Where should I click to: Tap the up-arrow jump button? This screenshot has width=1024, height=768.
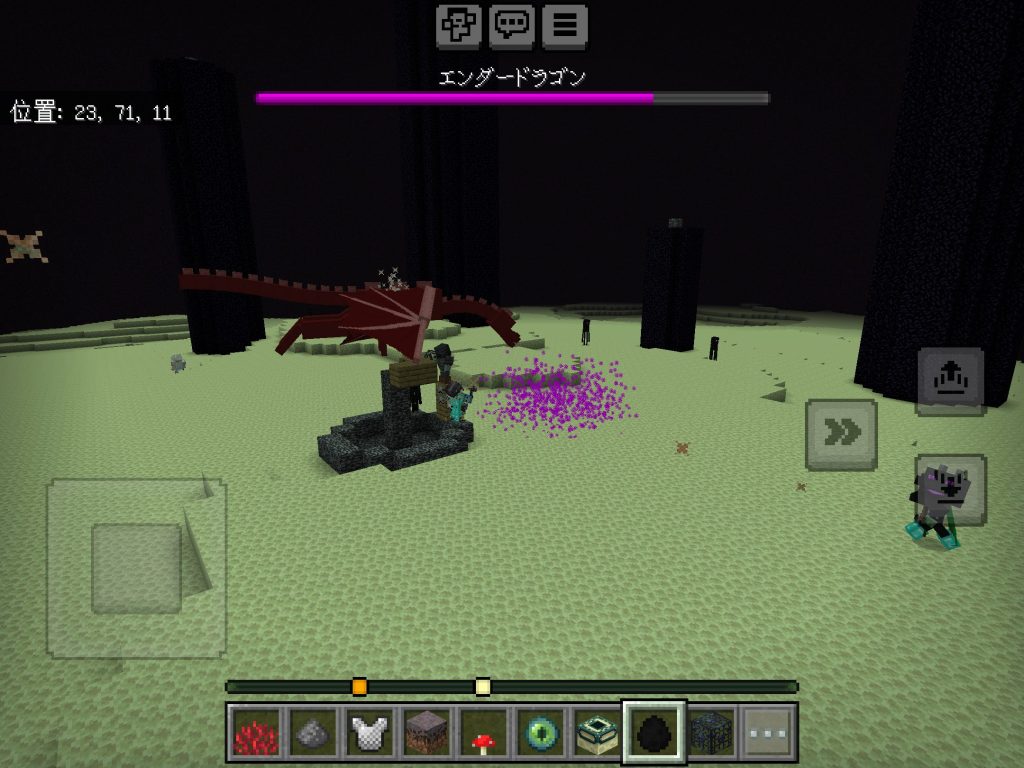(x=950, y=381)
